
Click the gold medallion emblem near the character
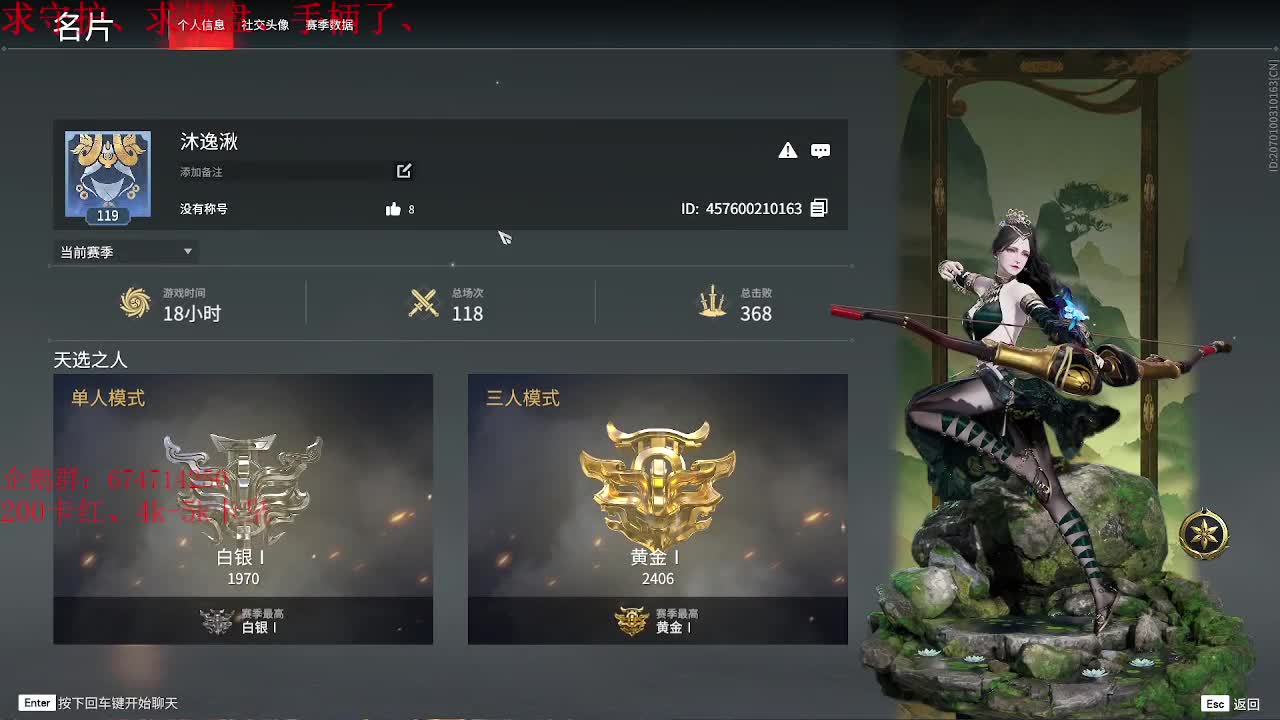[x=1205, y=532]
